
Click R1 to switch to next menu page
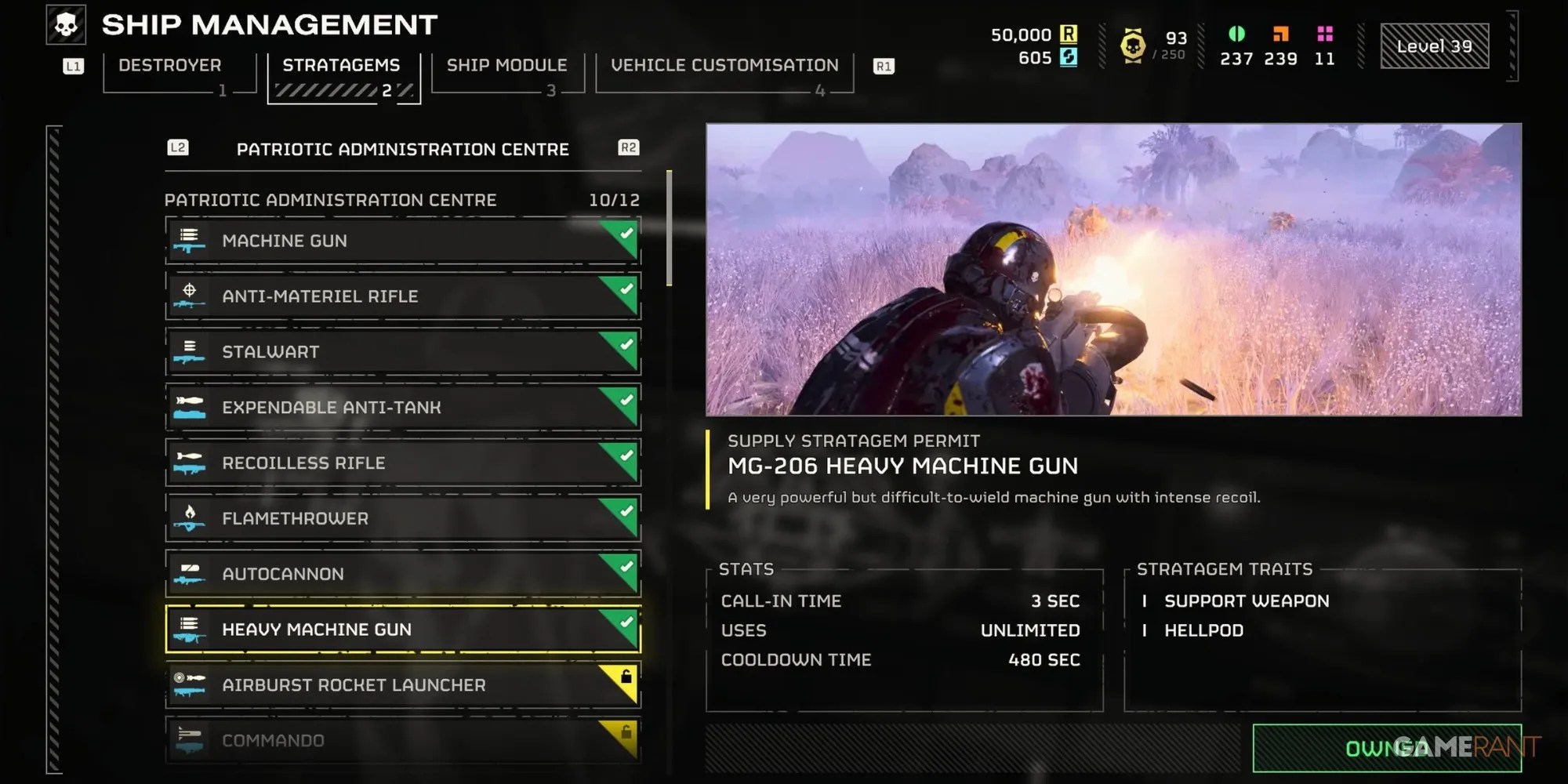[884, 66]
